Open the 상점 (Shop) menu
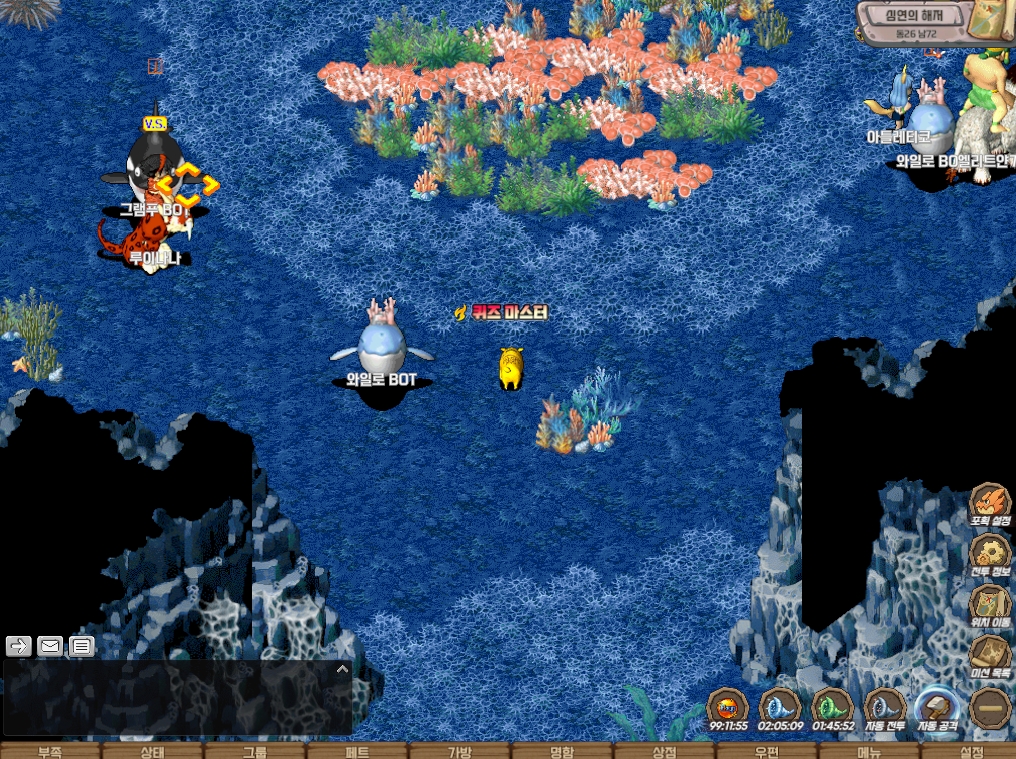 click(x=664, y=751)
